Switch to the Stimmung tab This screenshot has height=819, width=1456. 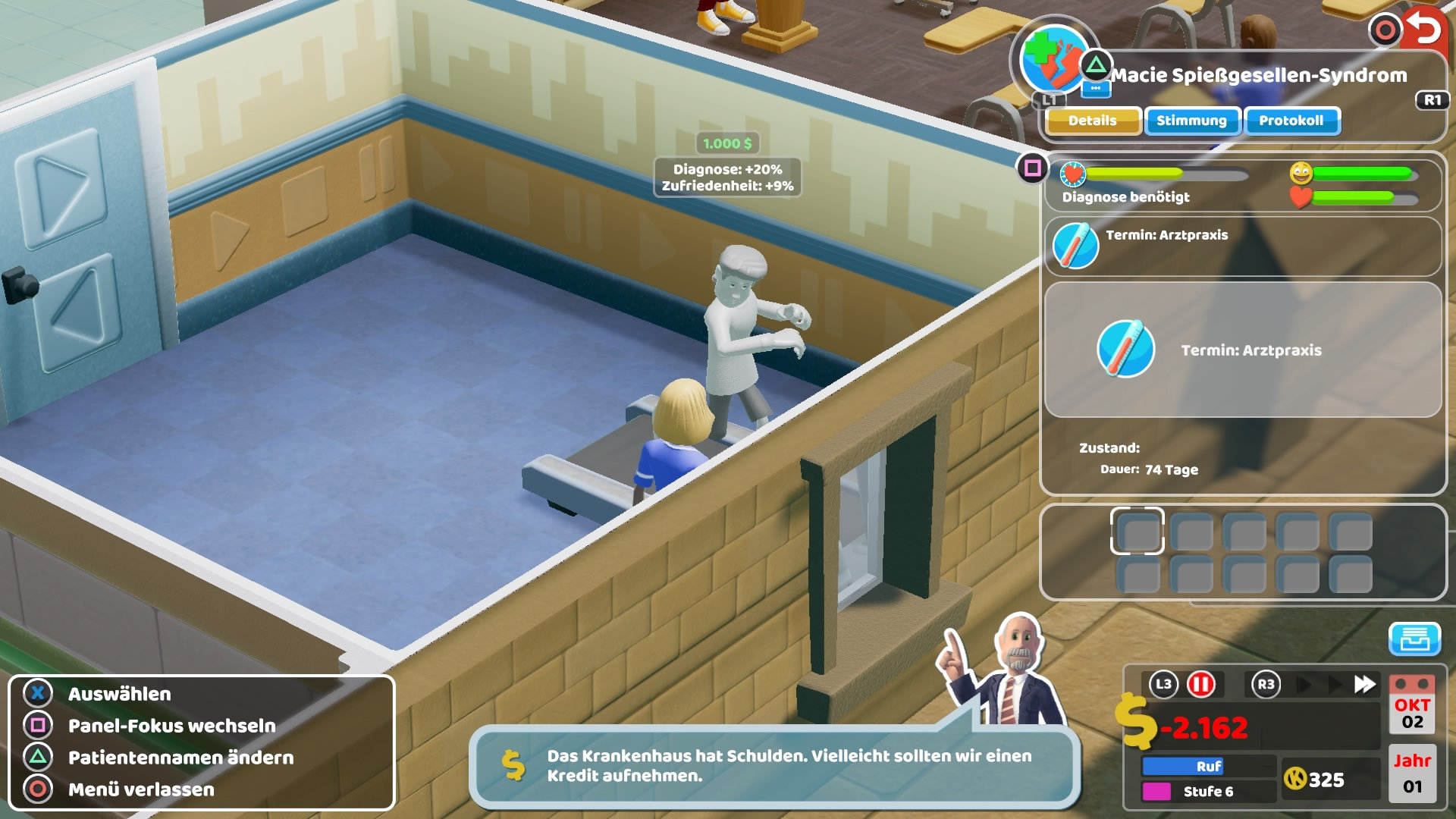point(1193,121)
